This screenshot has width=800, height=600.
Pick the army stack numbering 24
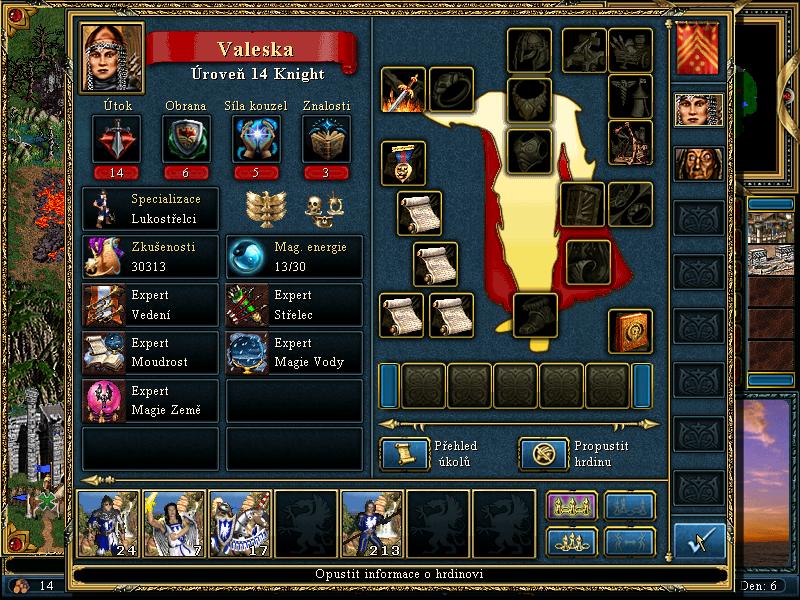pos(108,523)
